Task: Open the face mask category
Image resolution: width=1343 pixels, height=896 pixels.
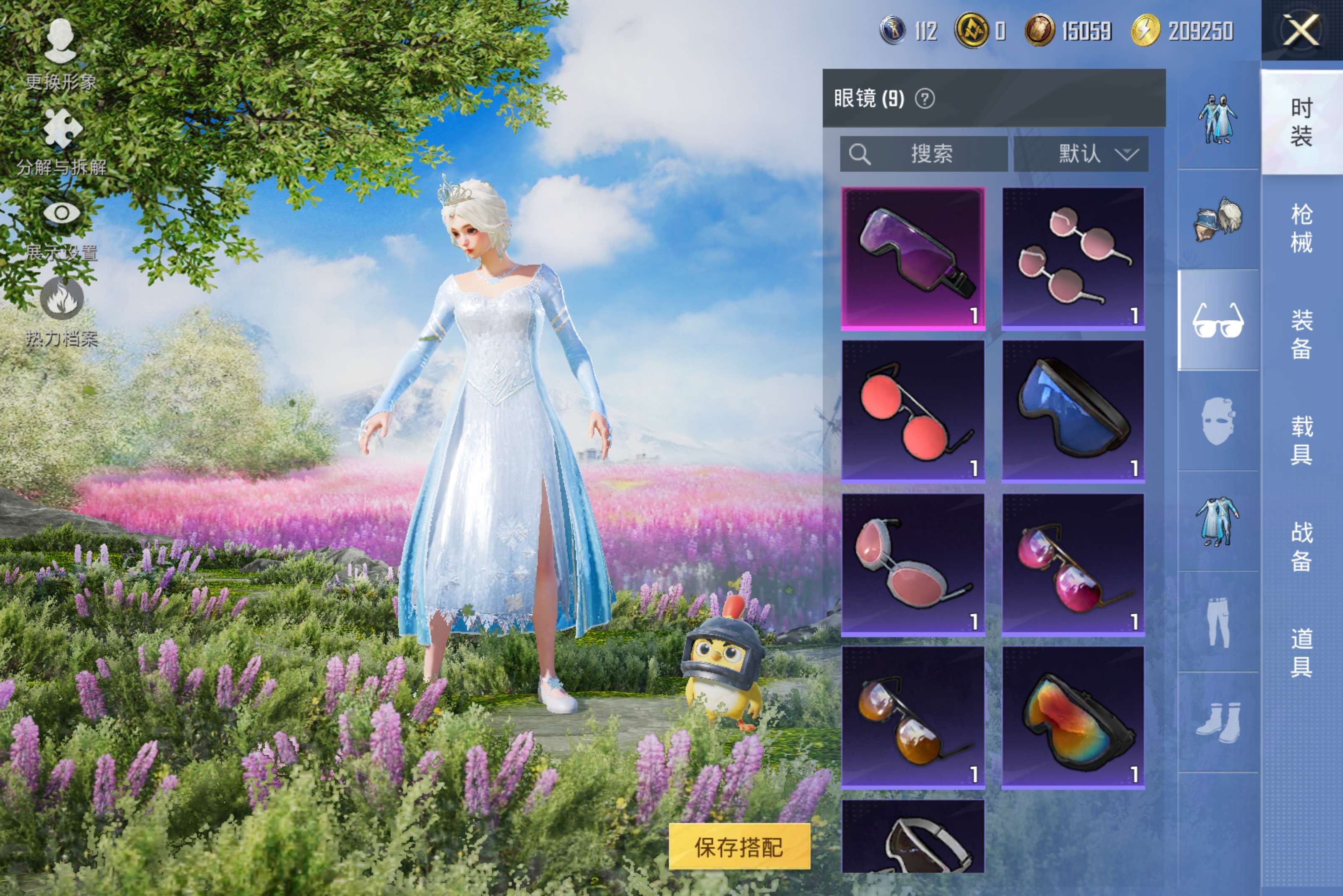Action: coord(1218,421)
